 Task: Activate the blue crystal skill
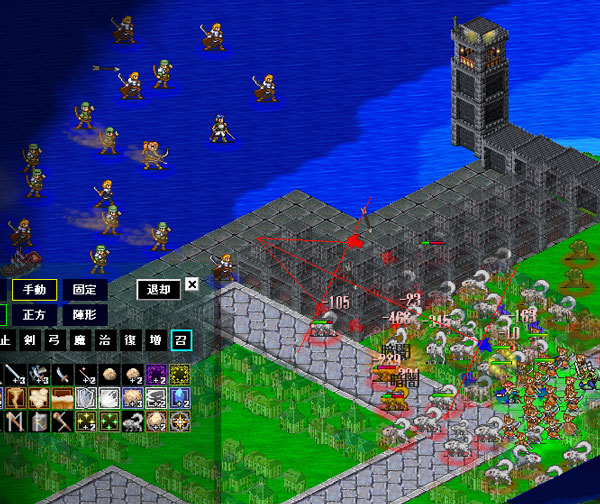click(x=180, y=398)
